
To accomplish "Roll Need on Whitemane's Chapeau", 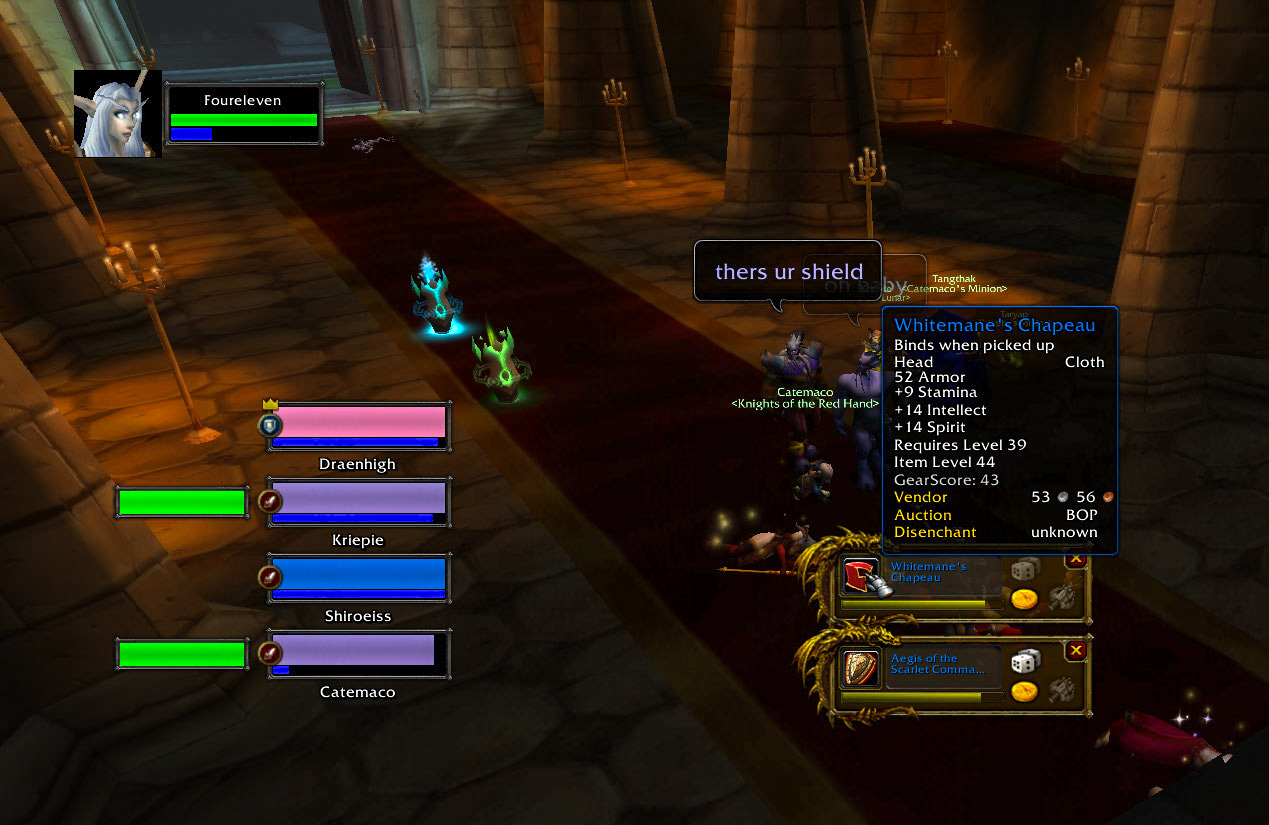I will click(x=1024, y=569).
